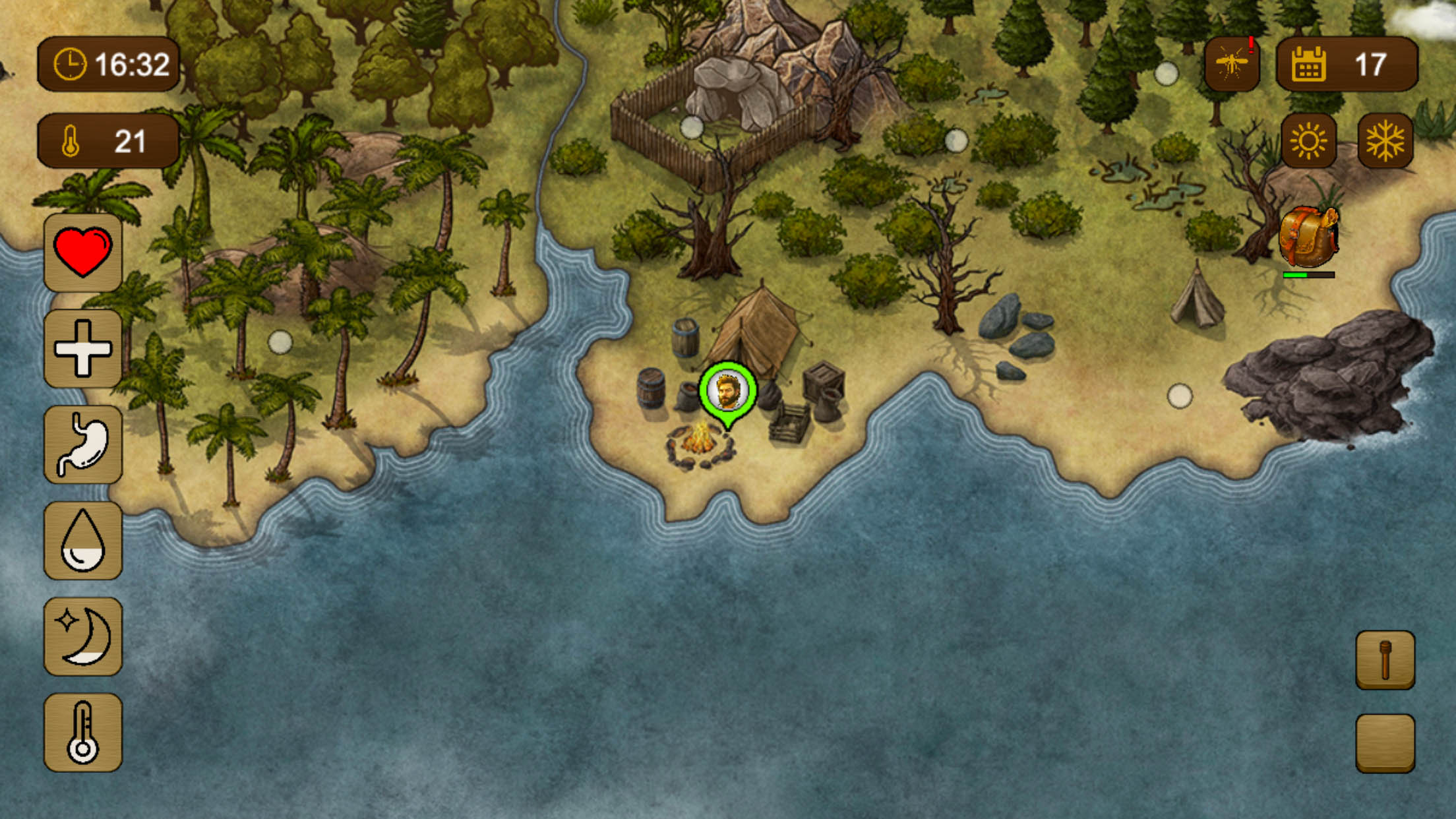Select the sun weather icon
This screenshot has height=819, width=1456.
[1308, 140]
